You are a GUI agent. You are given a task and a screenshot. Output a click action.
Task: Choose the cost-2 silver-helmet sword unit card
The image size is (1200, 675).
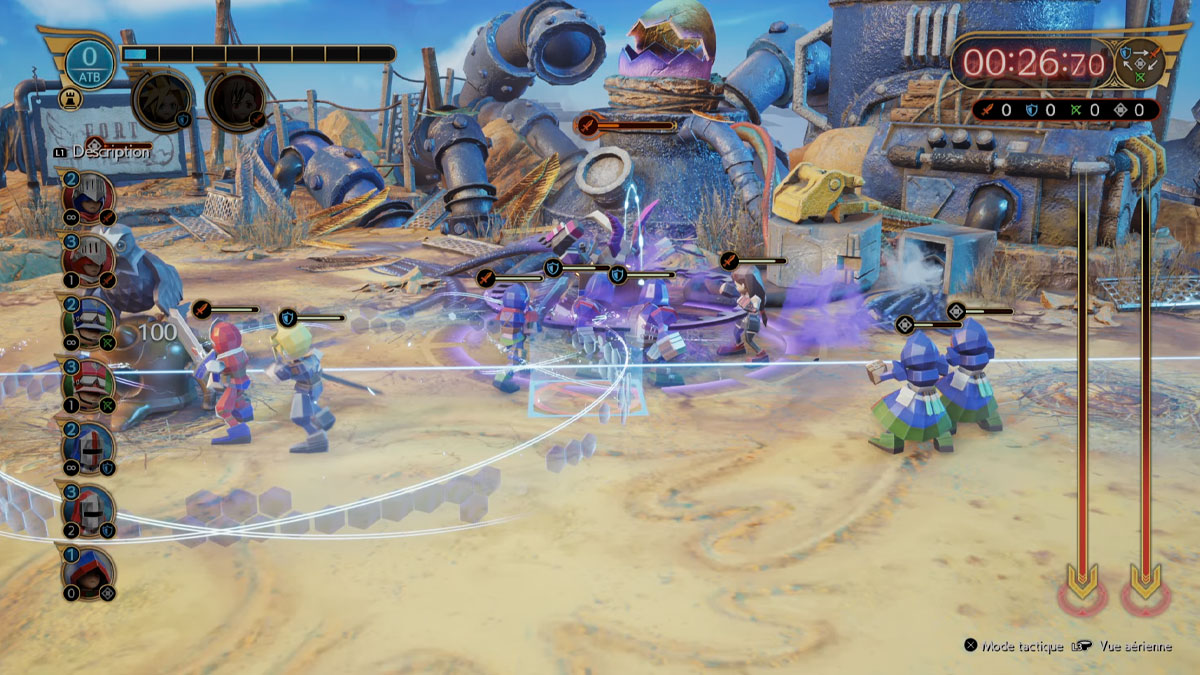click(88, 195)
